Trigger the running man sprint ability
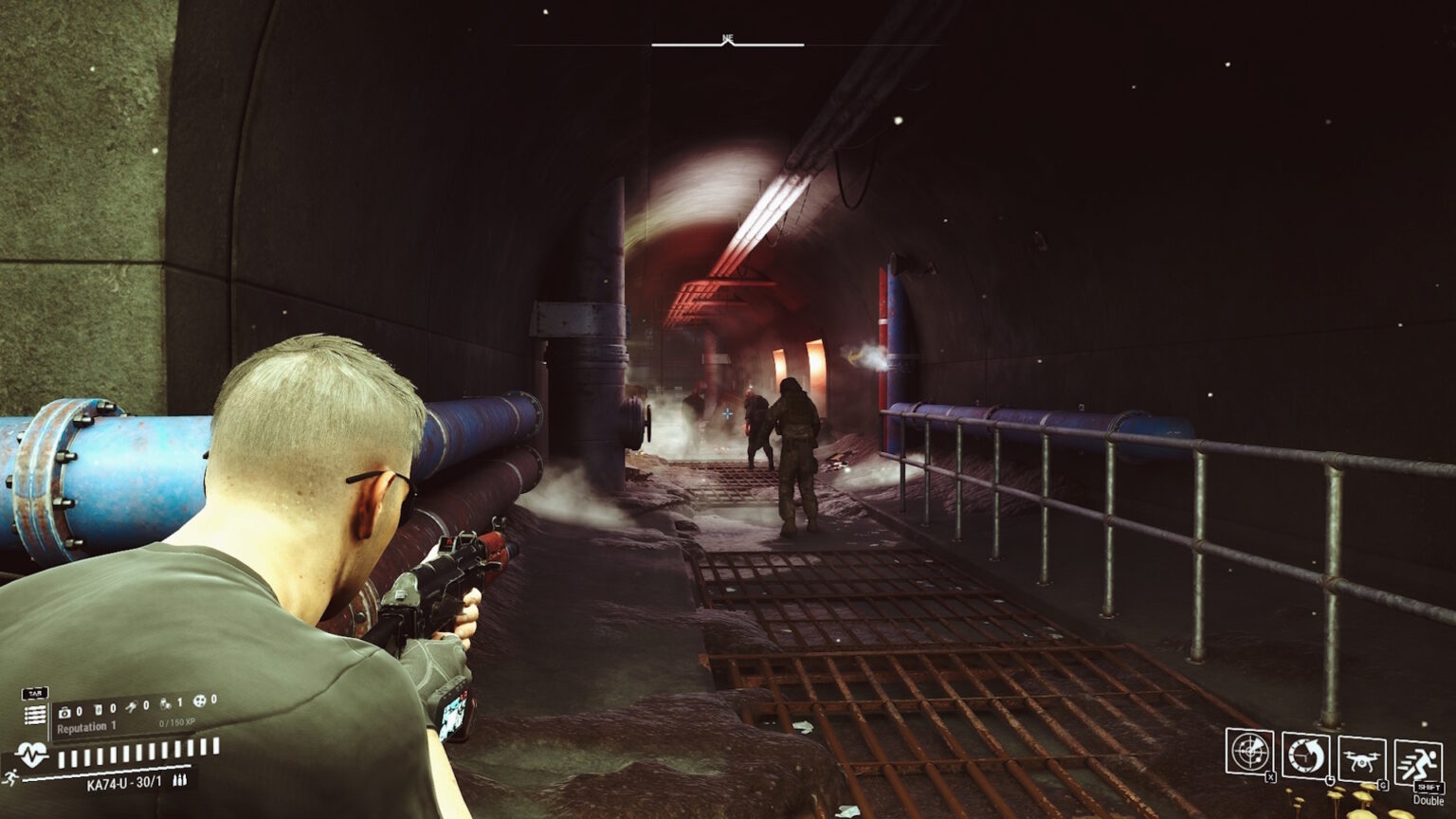Image resolution: width=1456 pixels, height=819 pixels. coord(1417,763)
